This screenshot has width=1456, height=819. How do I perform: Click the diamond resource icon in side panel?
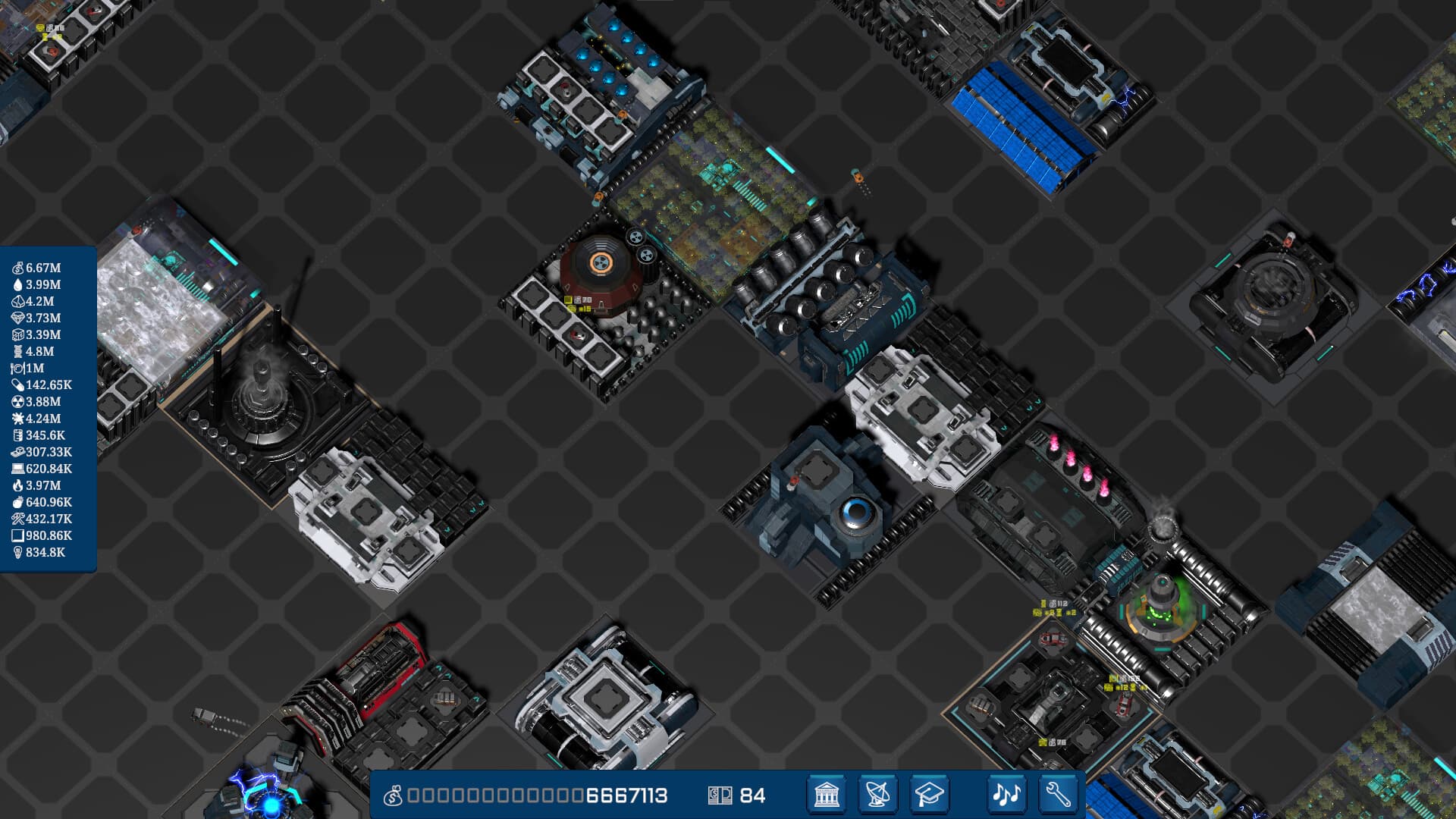(17, 317)
